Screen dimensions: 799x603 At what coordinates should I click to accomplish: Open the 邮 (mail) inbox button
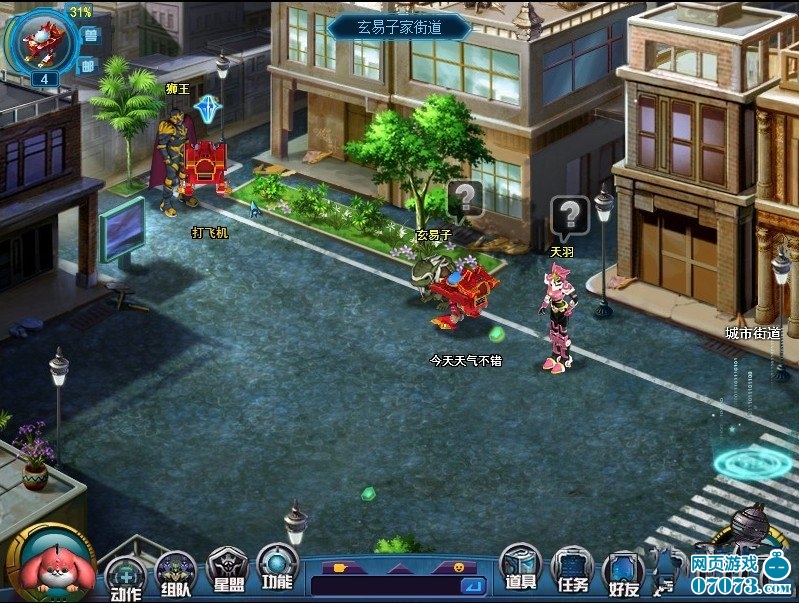pyautogui.click(x=87, y=65)
